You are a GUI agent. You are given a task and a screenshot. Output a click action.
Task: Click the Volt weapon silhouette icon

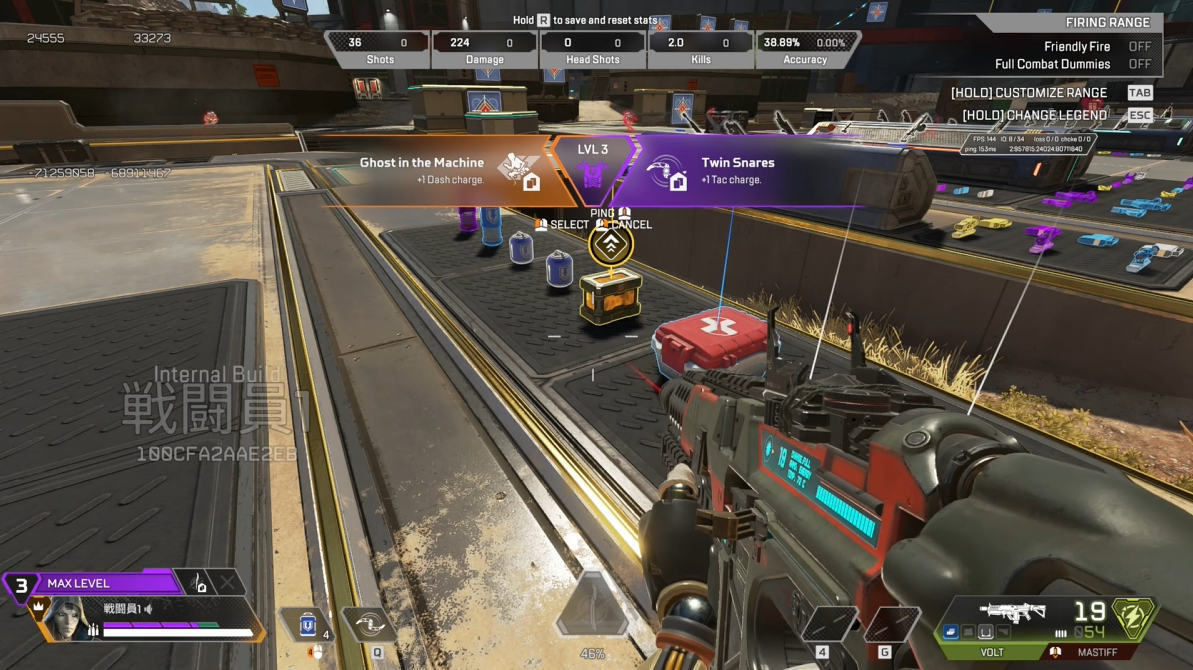(x=1012, y=612)
